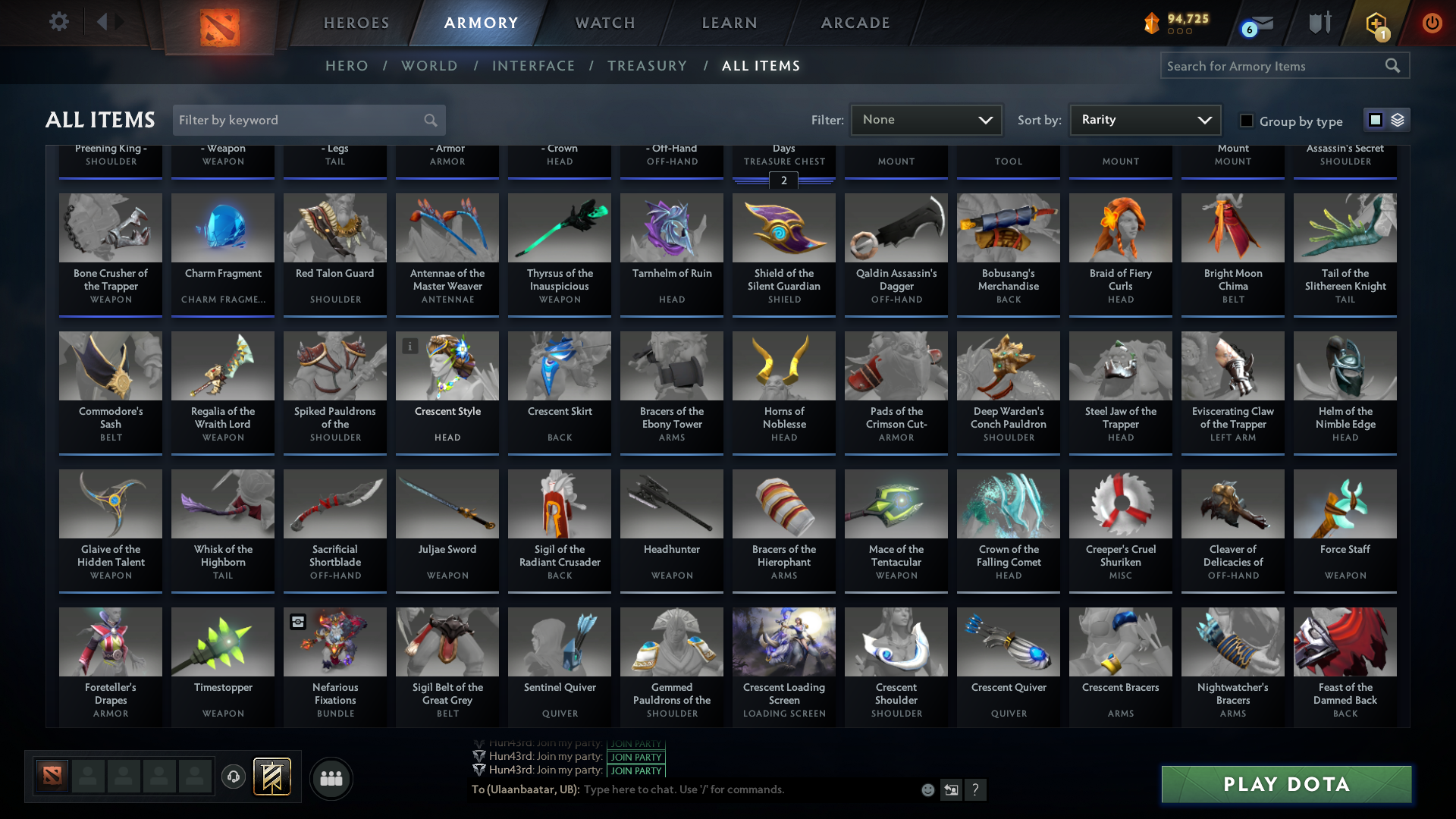Open the TREASURY section
1456x819 pixels.
coord(647,66)
